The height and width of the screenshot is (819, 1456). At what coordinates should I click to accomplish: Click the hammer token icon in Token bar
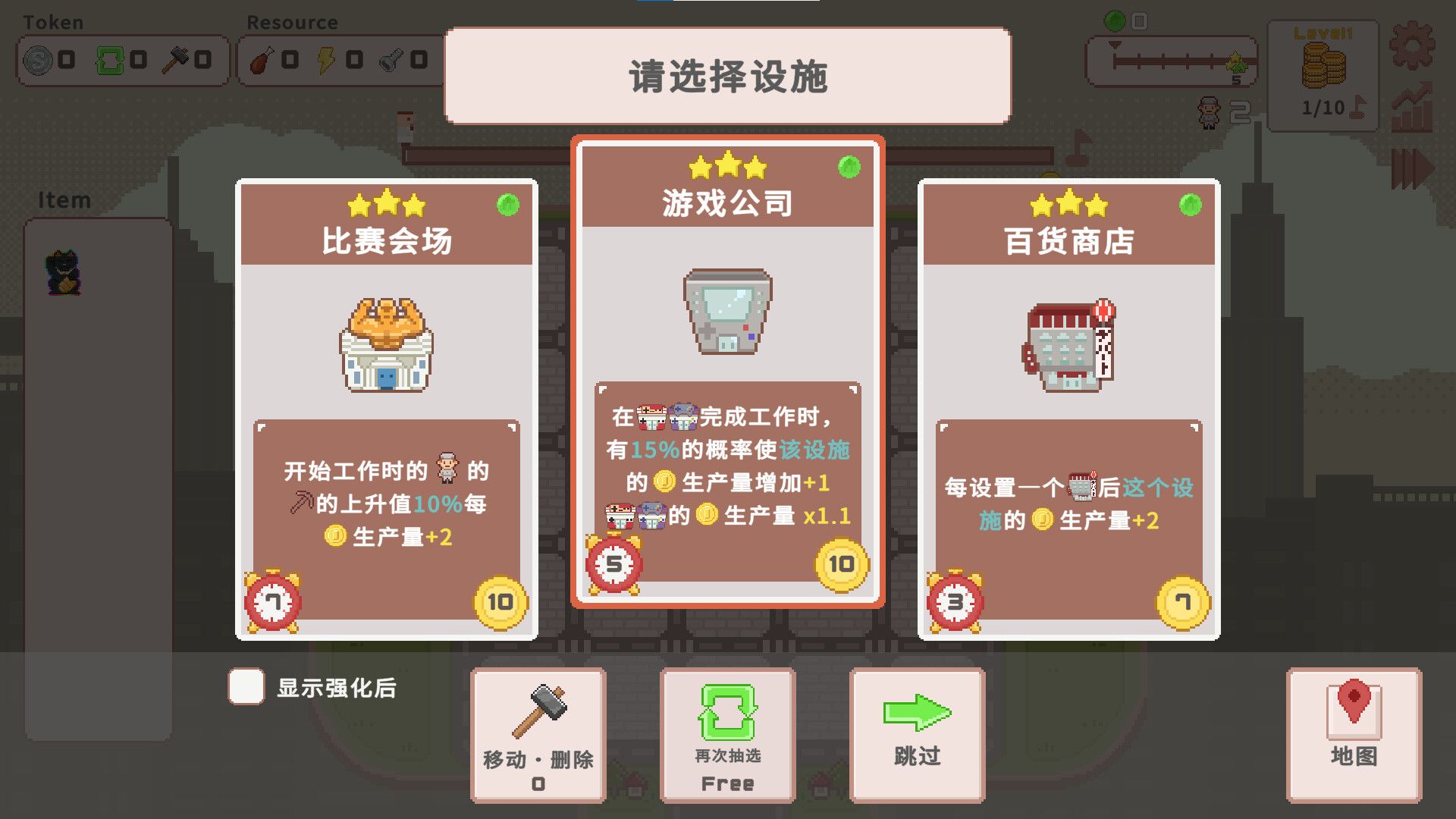(177, 61)
